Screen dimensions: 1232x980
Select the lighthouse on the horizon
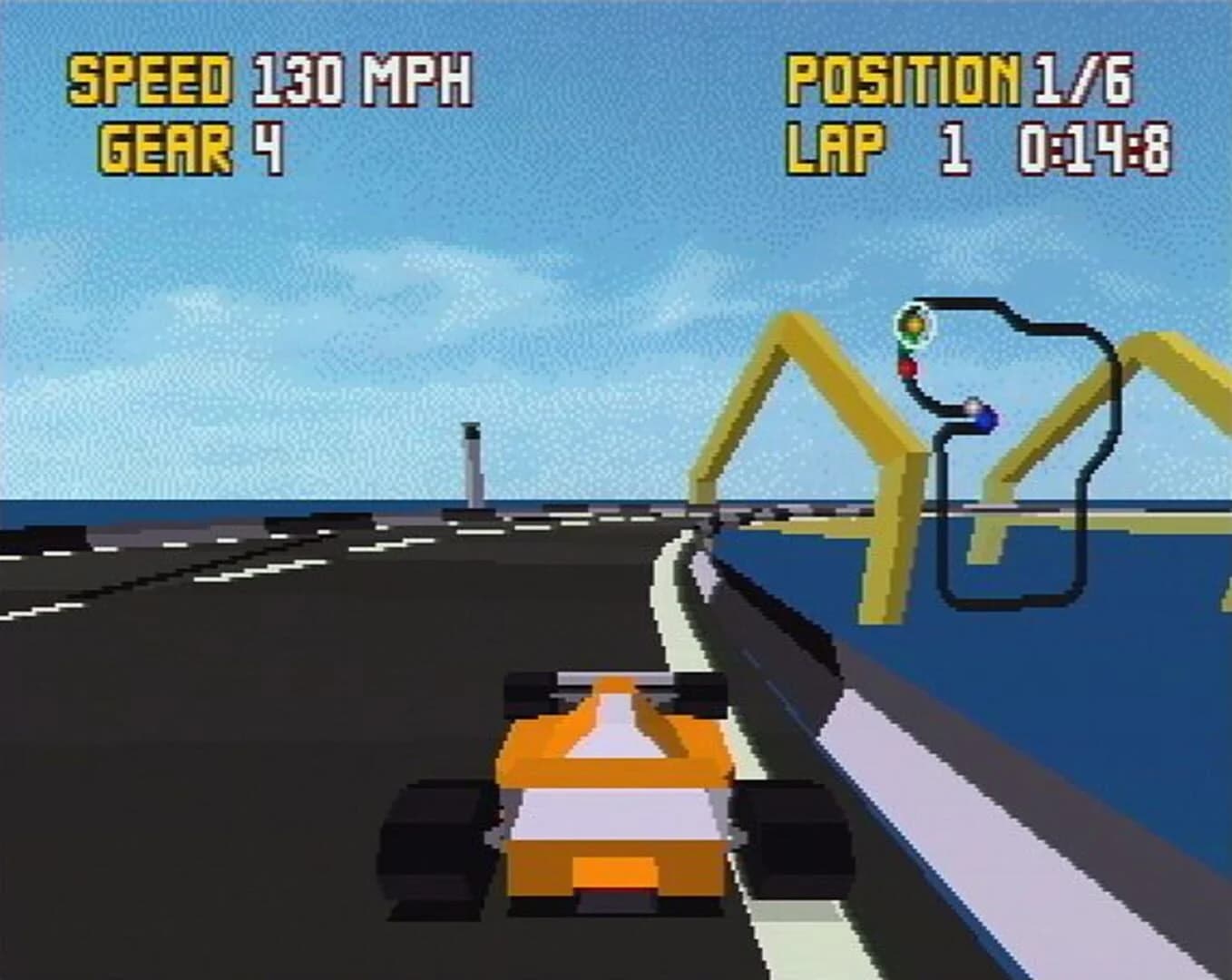click(x=473, y=463)
